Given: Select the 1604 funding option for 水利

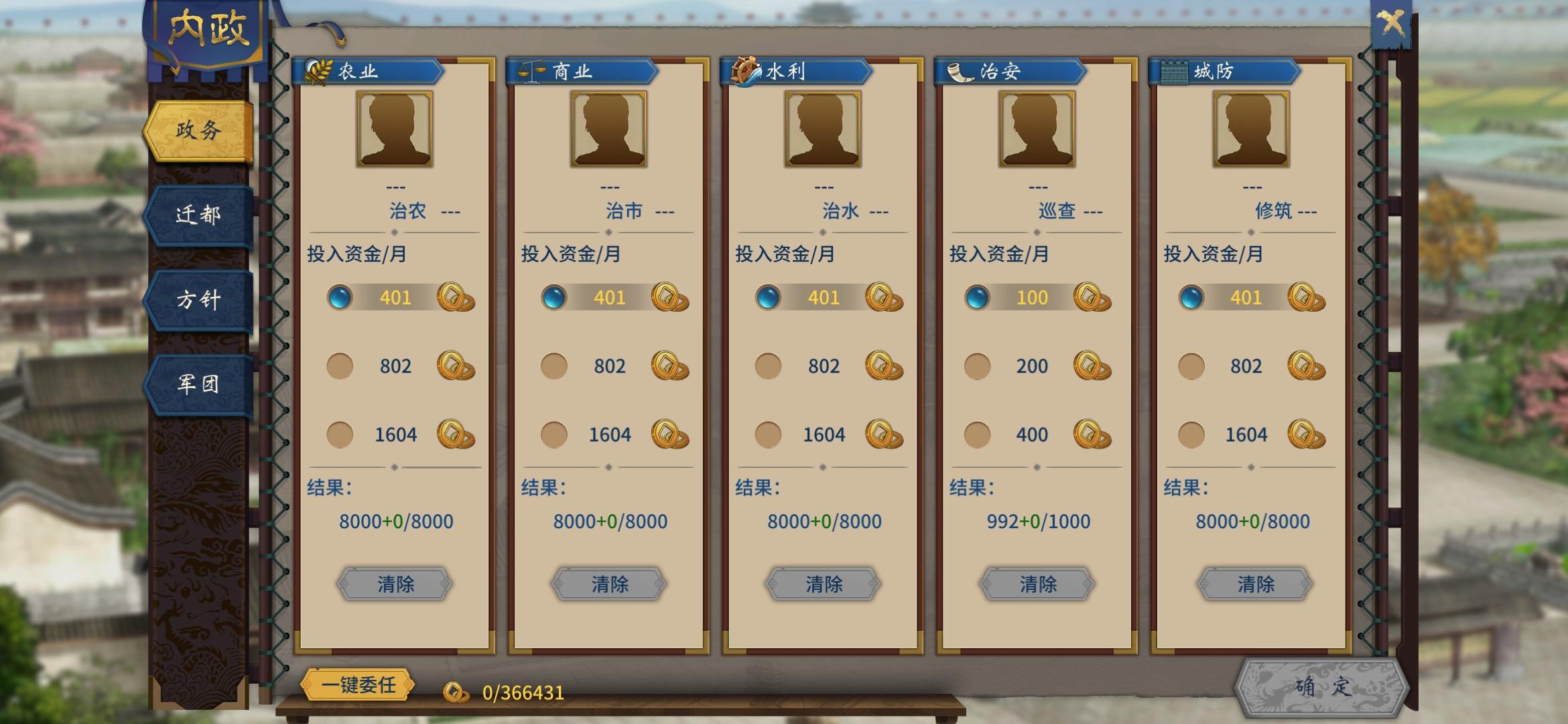Looking at the screenshot, I should [769, 434].
